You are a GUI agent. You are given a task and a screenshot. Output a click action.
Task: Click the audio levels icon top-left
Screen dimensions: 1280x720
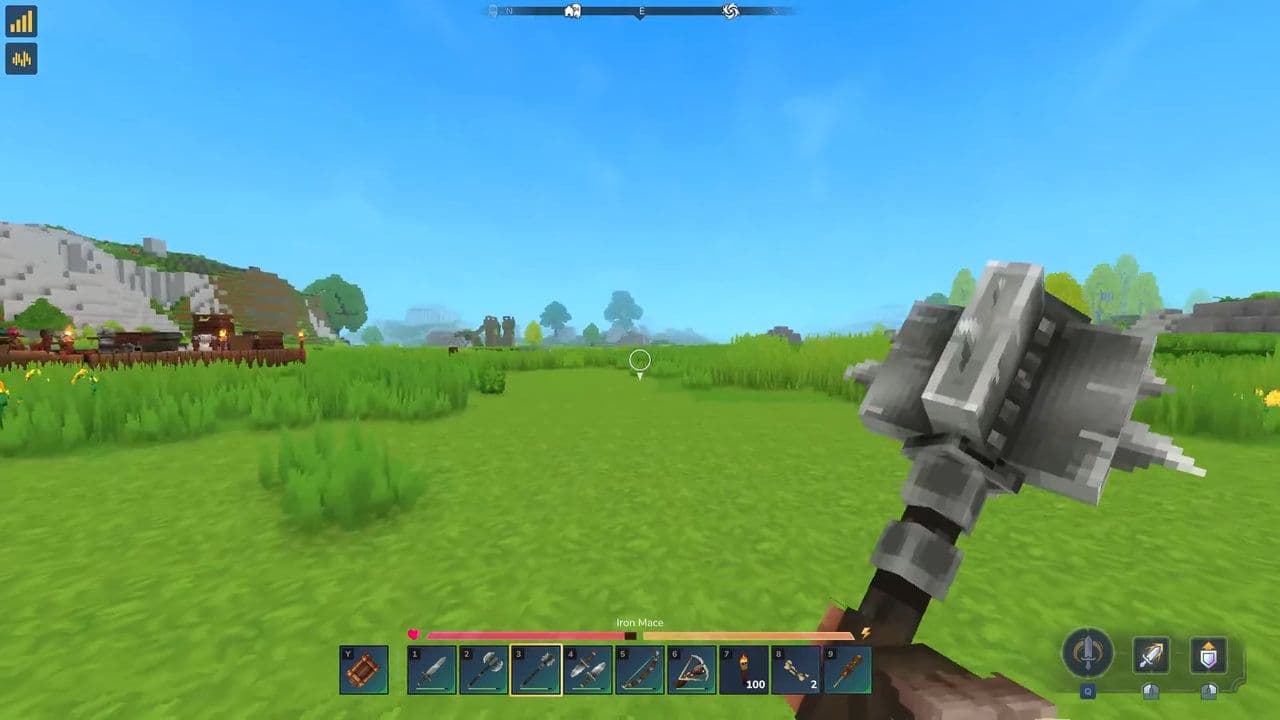pyautogui.click(x=20, y=60)
